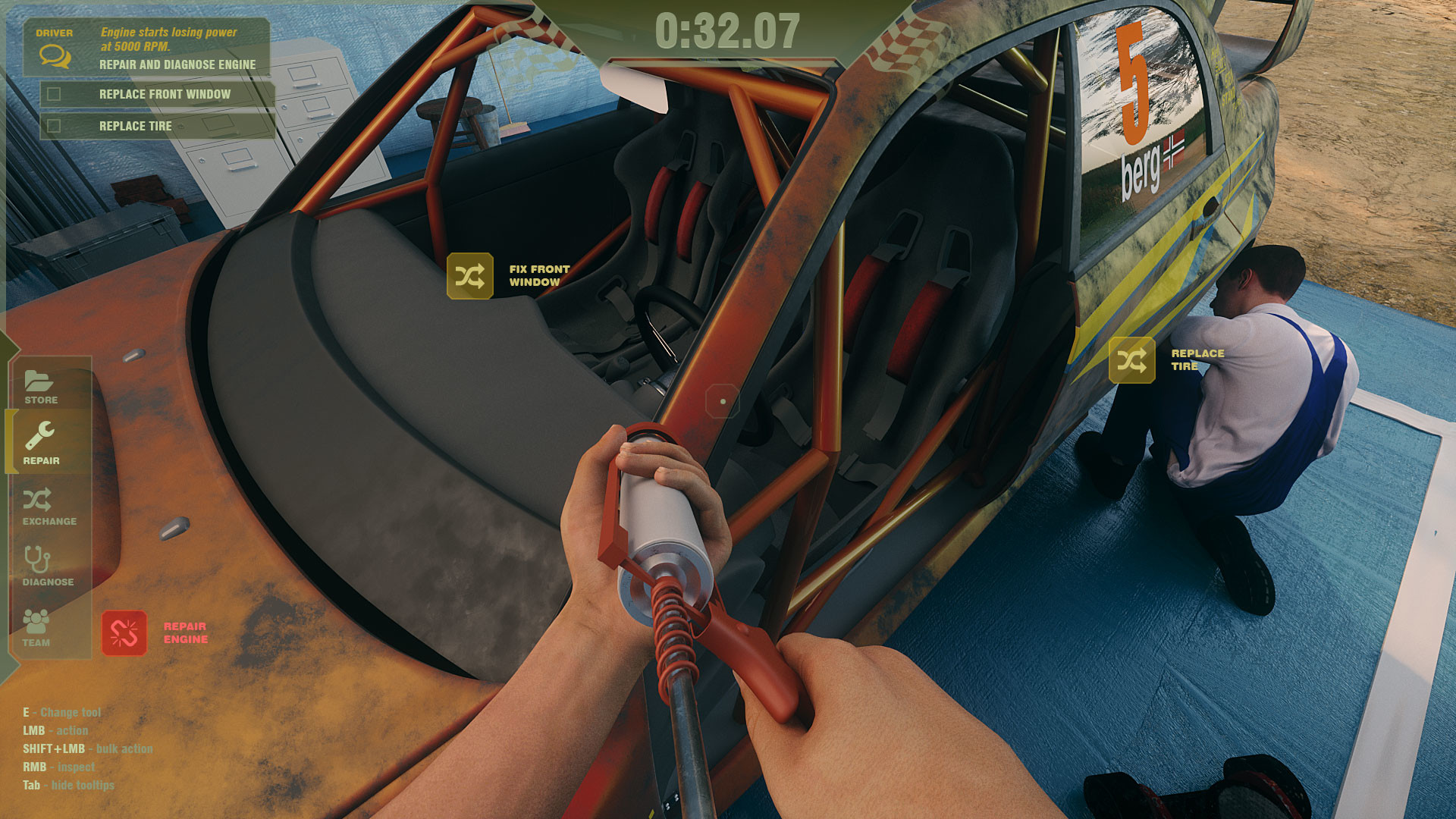Click the DRIVER header on the message panel
The image size is (1456, 819).
pos(54,32)
